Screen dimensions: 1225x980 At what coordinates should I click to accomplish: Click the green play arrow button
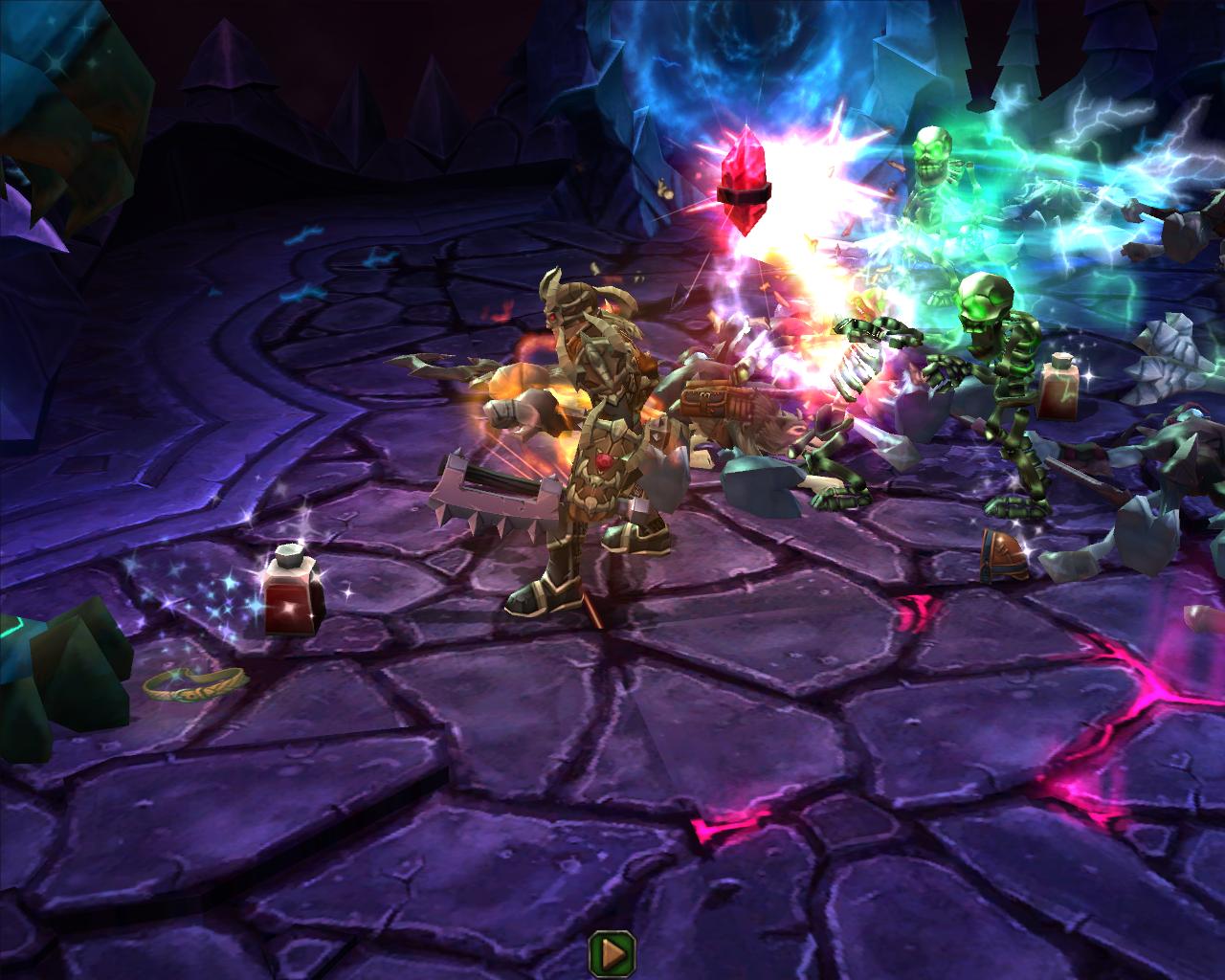pyautogui.click(x=612, y=951)
